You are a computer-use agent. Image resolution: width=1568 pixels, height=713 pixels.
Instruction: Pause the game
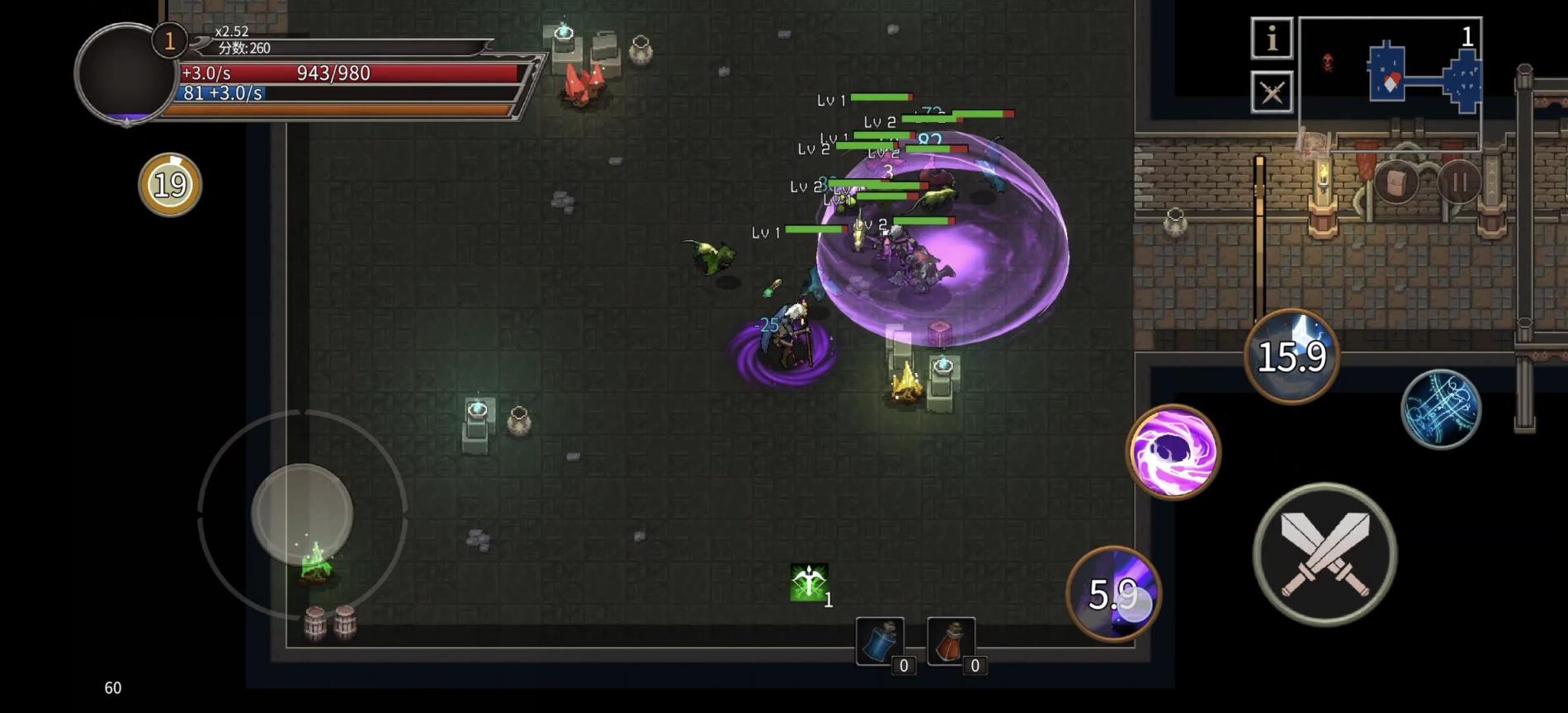coord(1459,182)
